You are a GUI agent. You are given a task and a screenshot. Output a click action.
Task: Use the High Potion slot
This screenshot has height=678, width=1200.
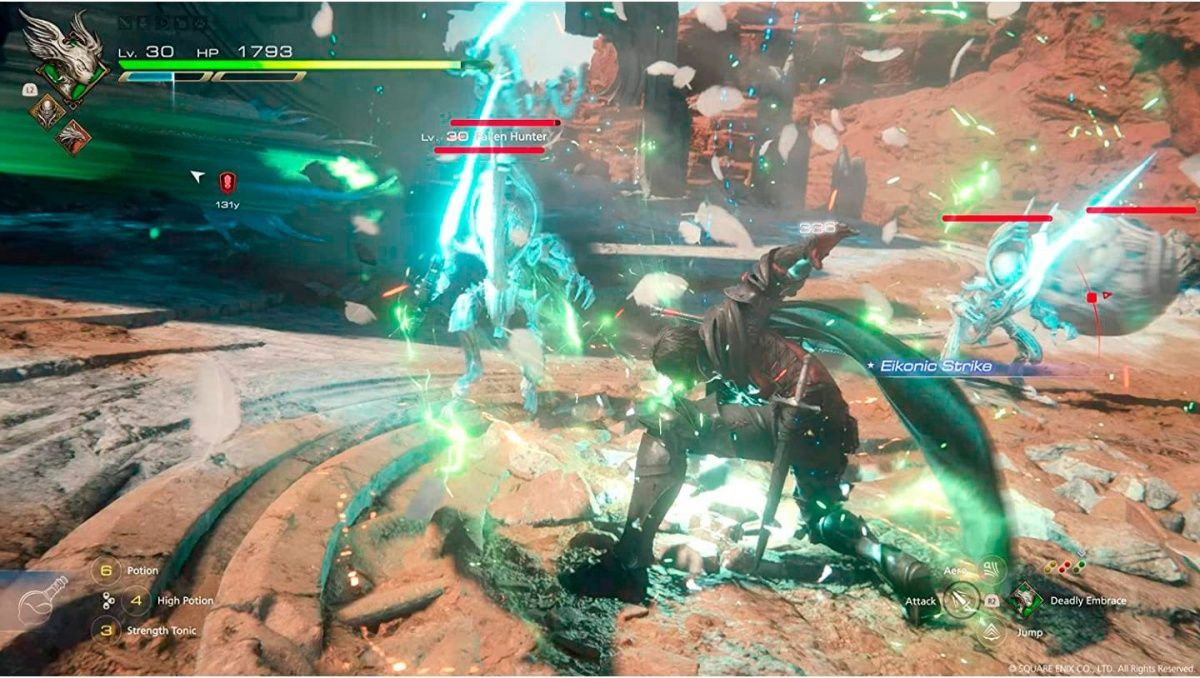click(137, 601)
